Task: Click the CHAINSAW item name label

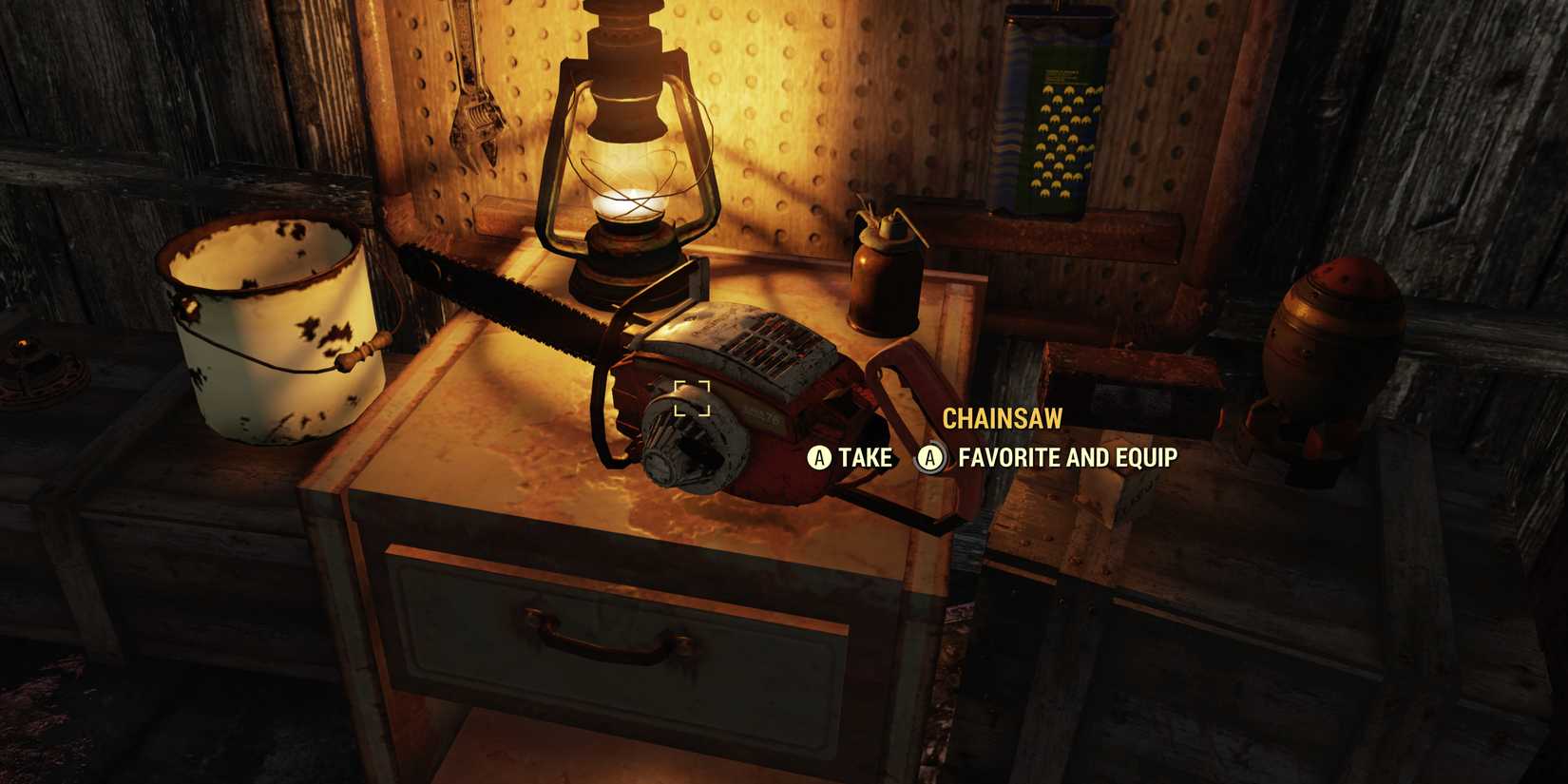Action: [x=1002, y=418]
